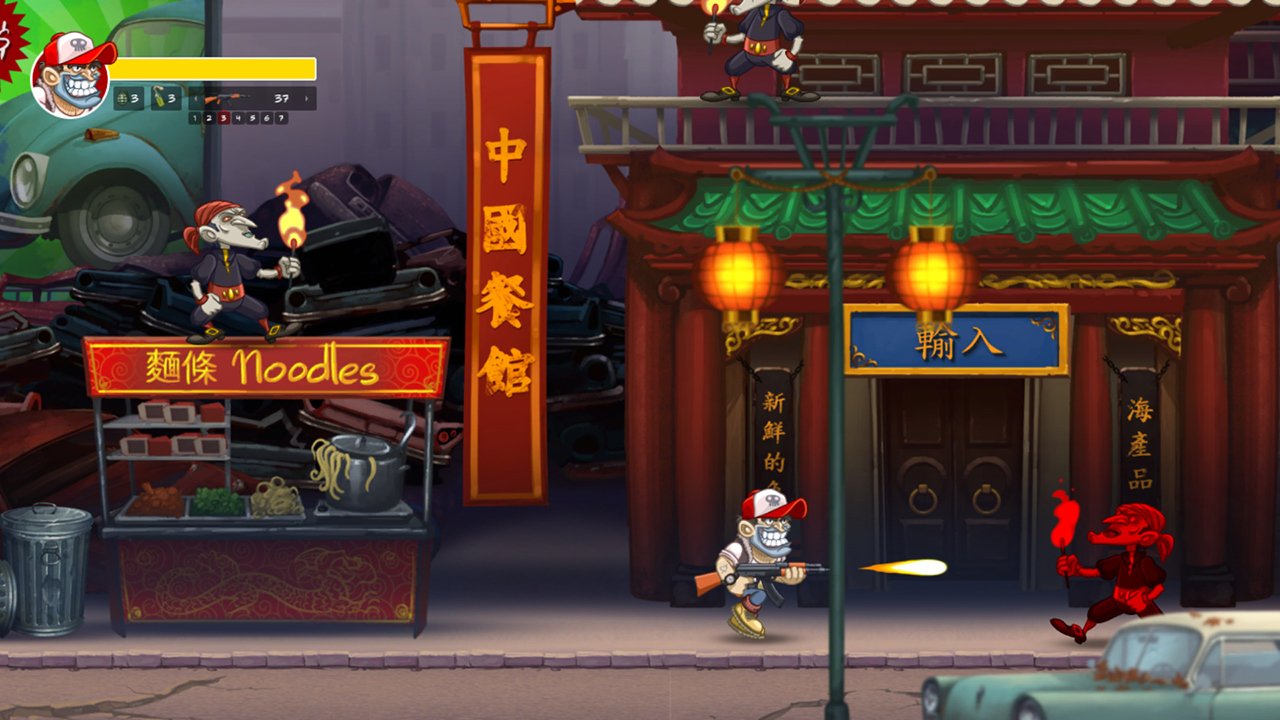Click the right arrow to cycle weapons

click(307, 99)
